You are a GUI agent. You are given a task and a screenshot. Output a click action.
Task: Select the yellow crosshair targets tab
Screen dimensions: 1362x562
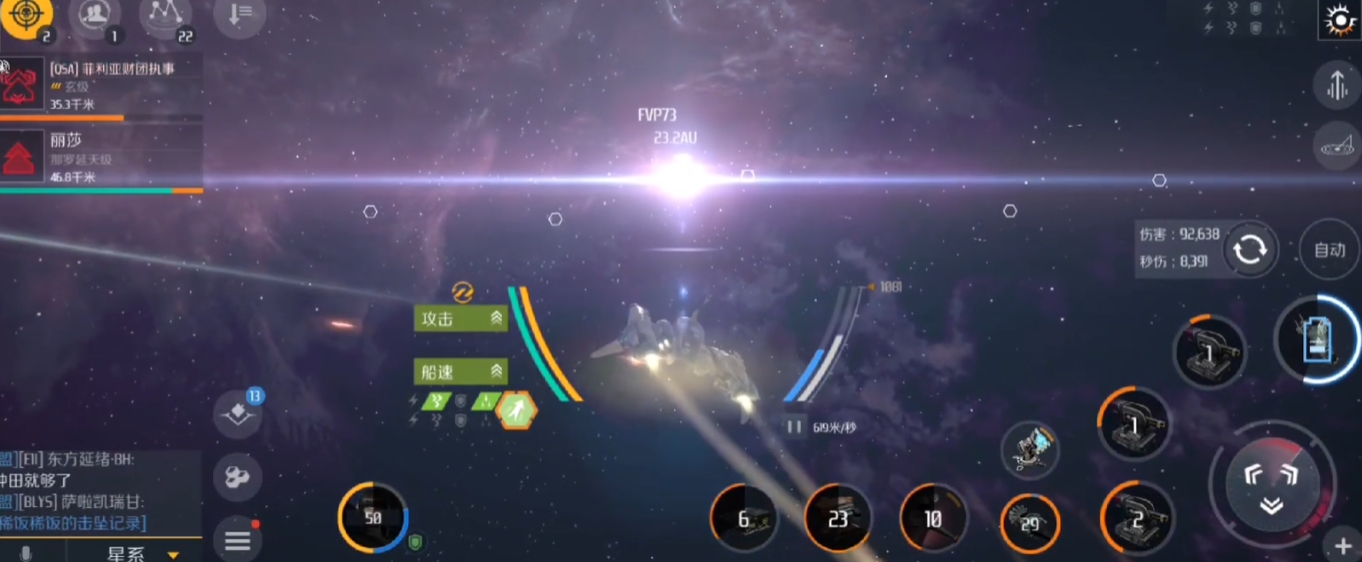pos(25,16)
